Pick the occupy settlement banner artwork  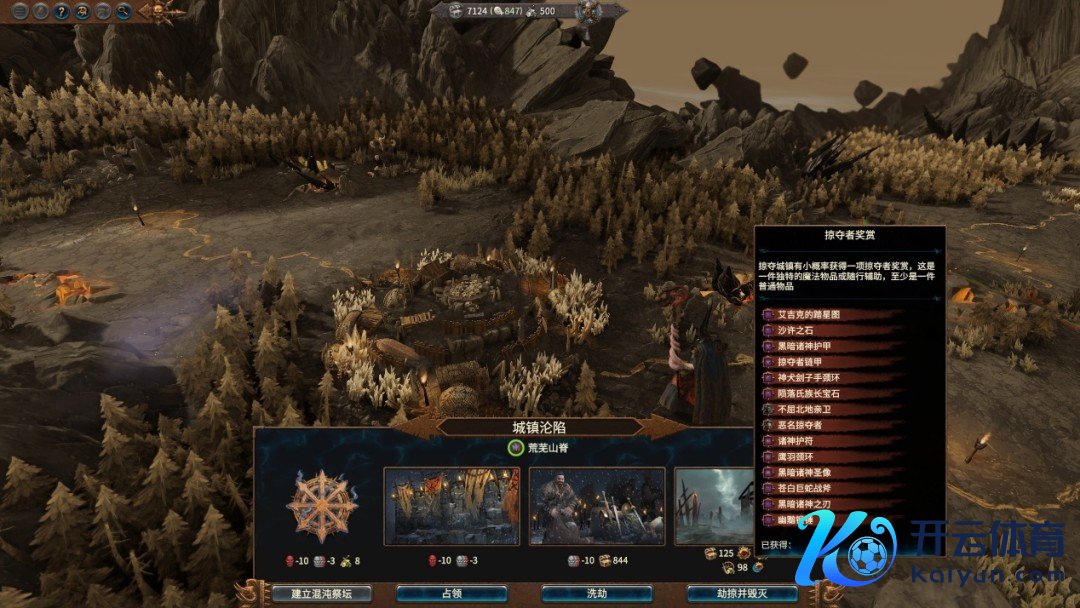click(x=452, y=506)
